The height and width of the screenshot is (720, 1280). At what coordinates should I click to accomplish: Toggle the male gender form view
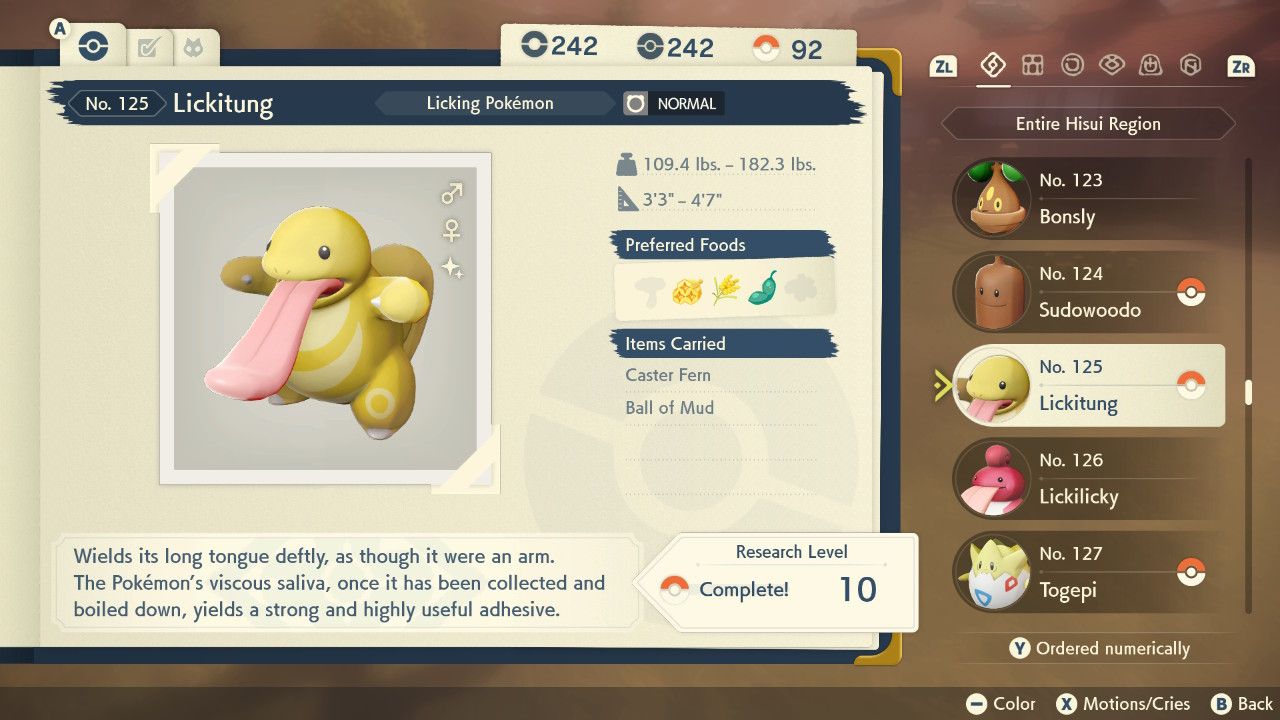pyautogui.click(x=449, y=192)
